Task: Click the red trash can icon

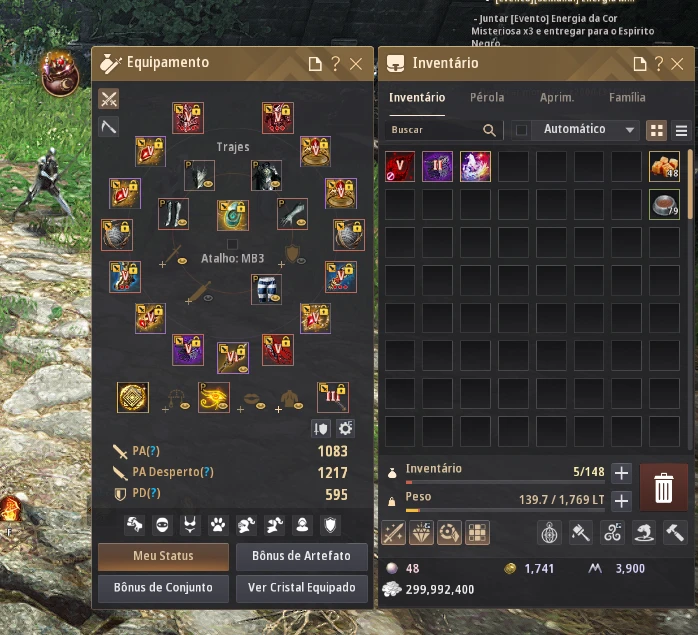Action: pos(663,487)
